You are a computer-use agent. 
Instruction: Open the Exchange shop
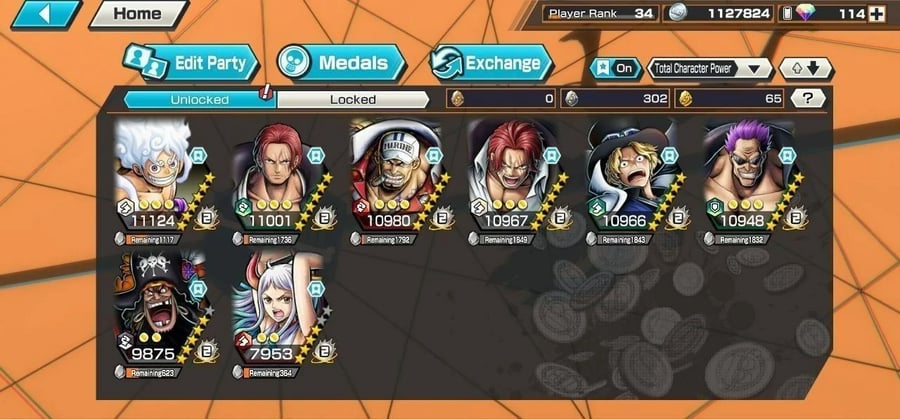point(492,63)
